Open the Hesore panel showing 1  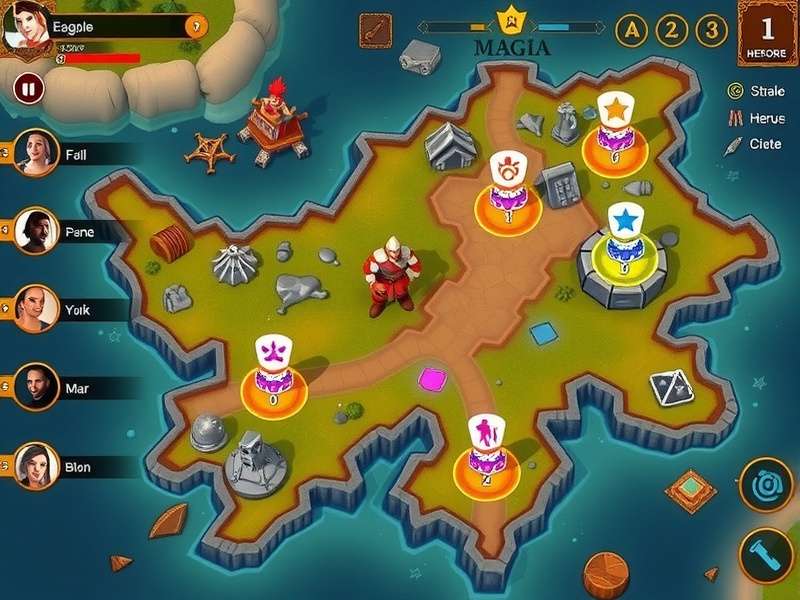768,34
